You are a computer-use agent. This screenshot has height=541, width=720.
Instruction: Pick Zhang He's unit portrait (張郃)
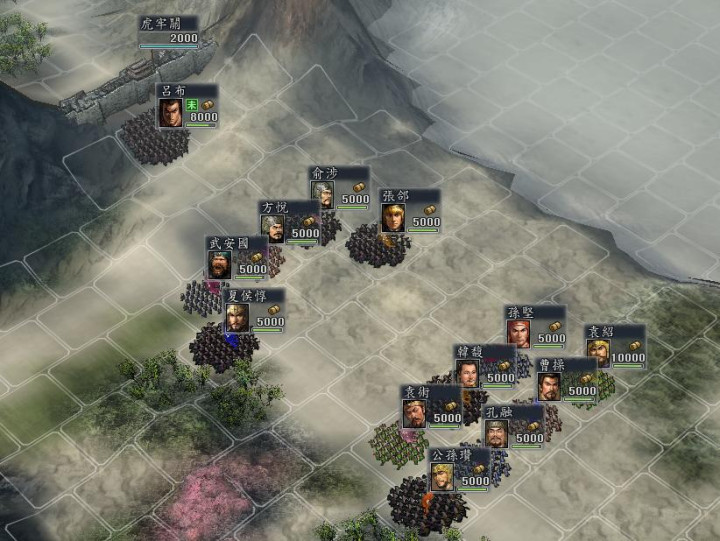(393, 218)
